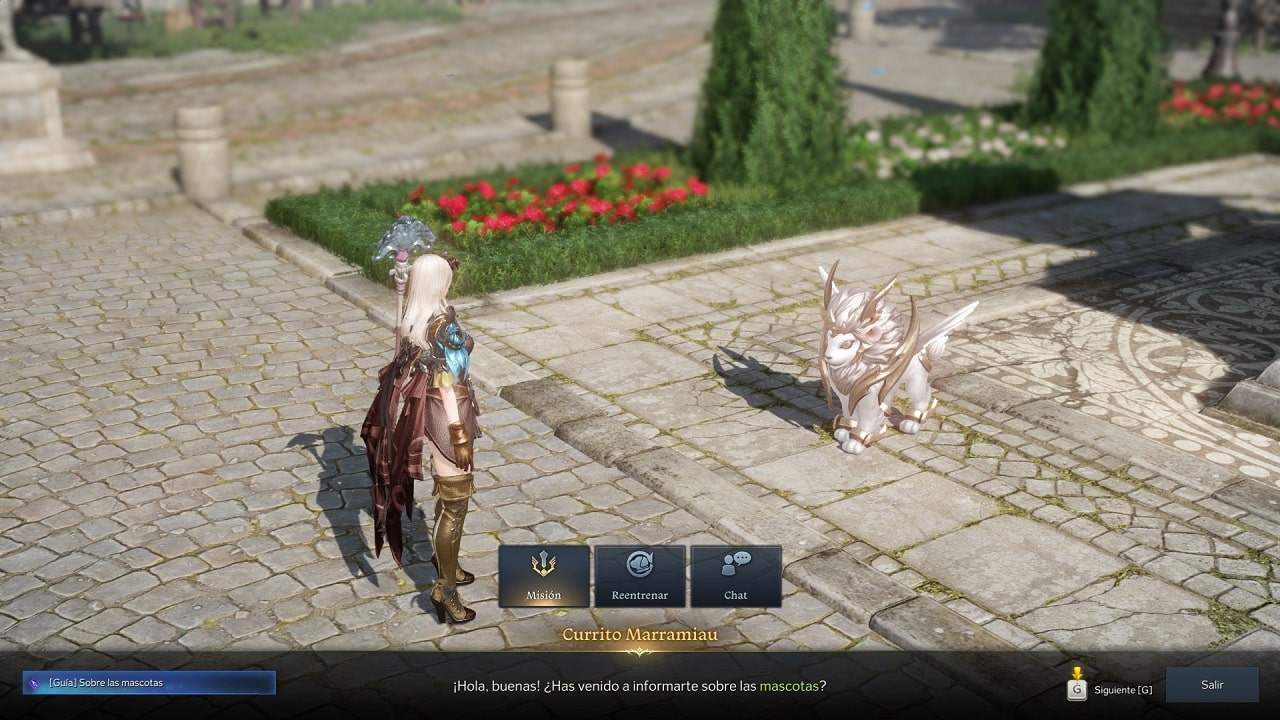Click the Salir button to exit dialogue

pyautogui.click(x=1212, y=685)
